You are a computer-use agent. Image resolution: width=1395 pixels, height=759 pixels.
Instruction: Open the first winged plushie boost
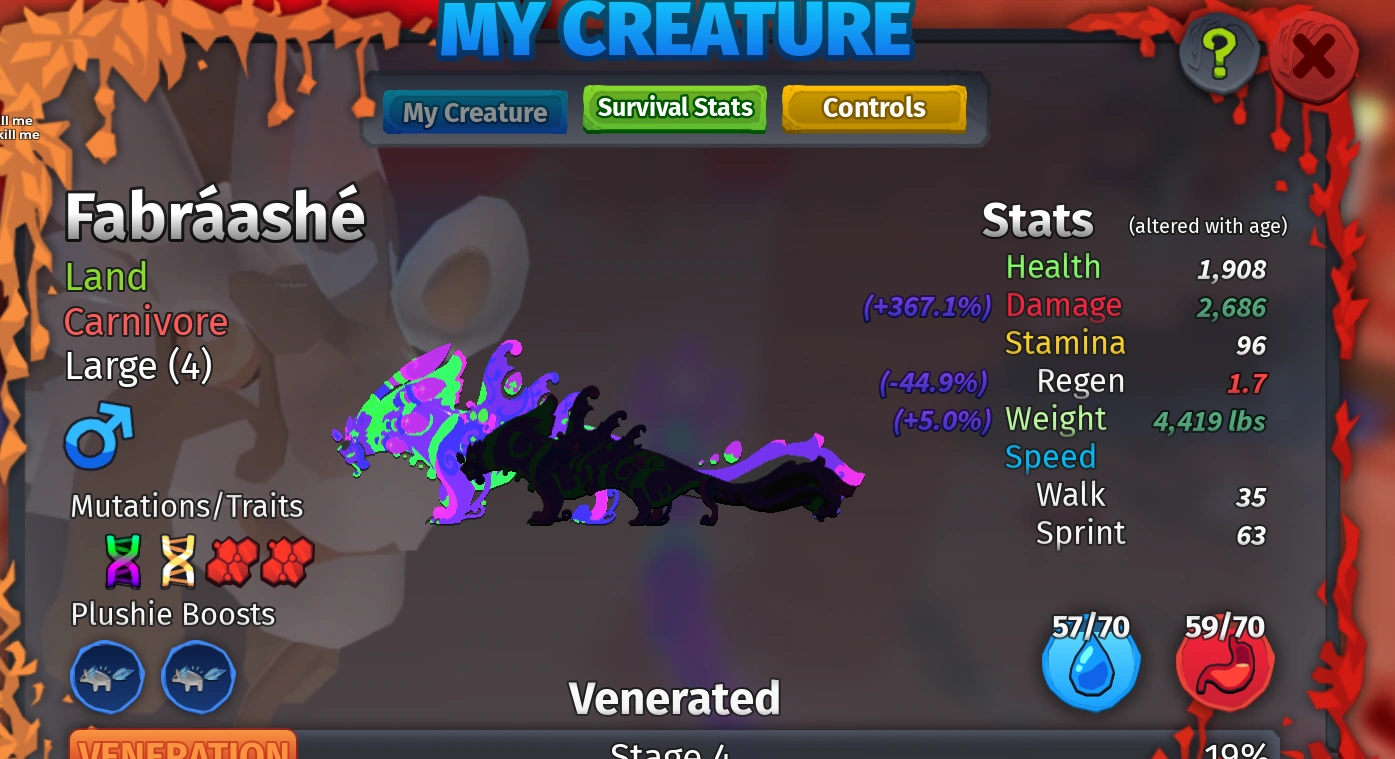(x=107, y=677)
